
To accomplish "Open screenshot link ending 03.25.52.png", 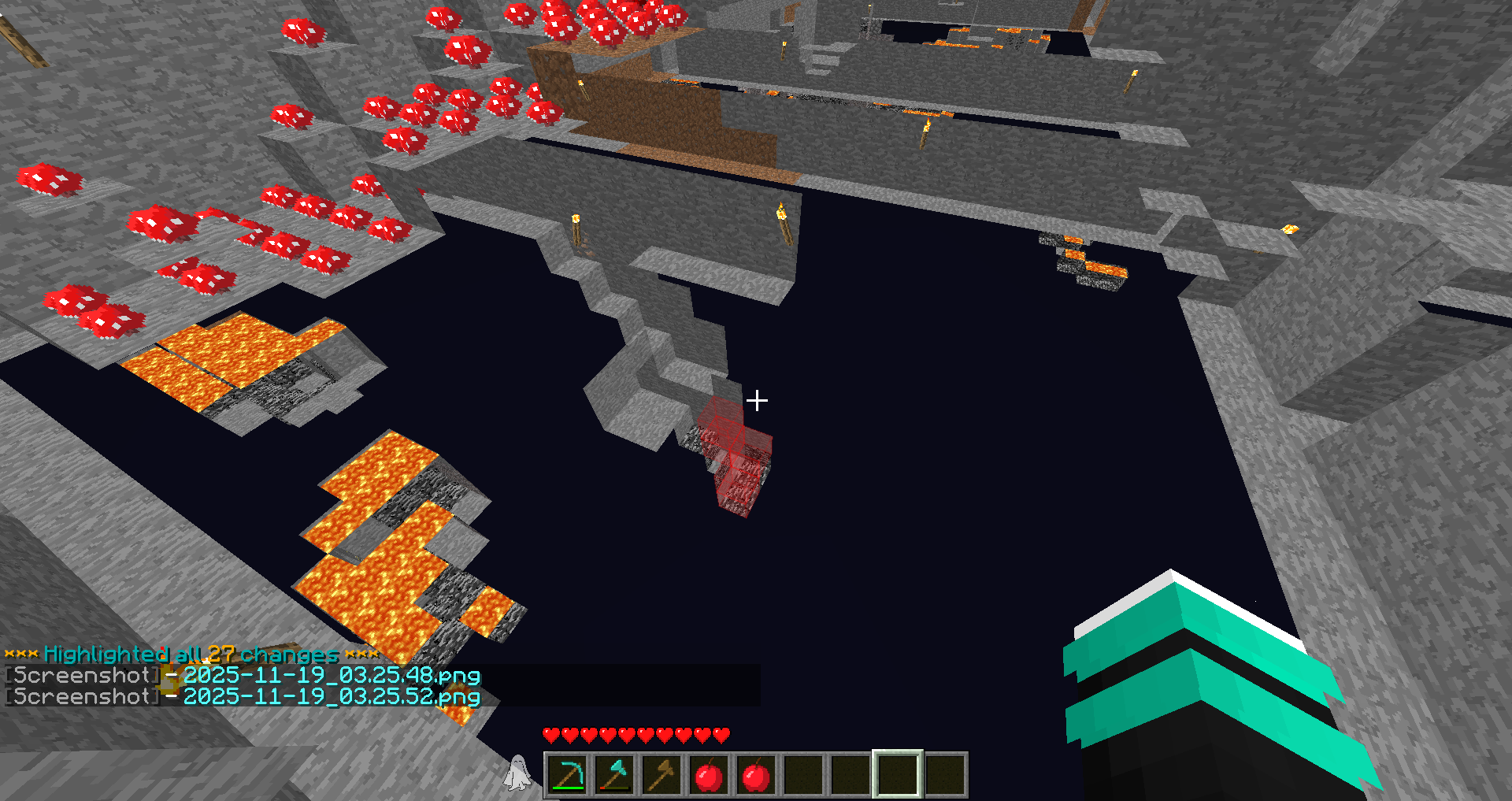I will [x=331, y=697].
